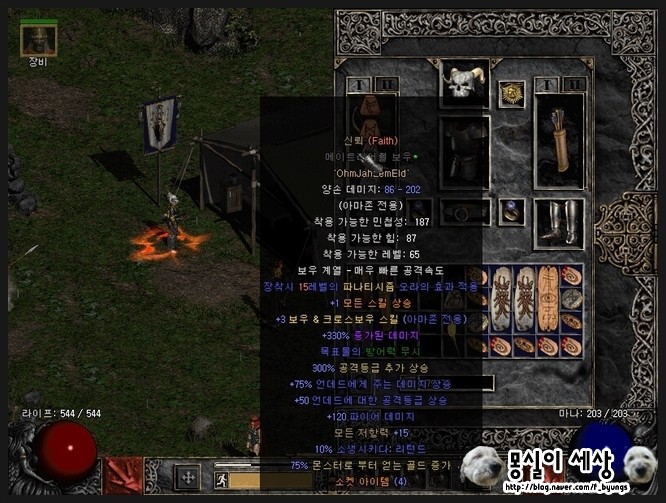Select the horned skull helmet slot
This screenshot has height=503, width=666.
pyautogui.click(x=464, y=87)
